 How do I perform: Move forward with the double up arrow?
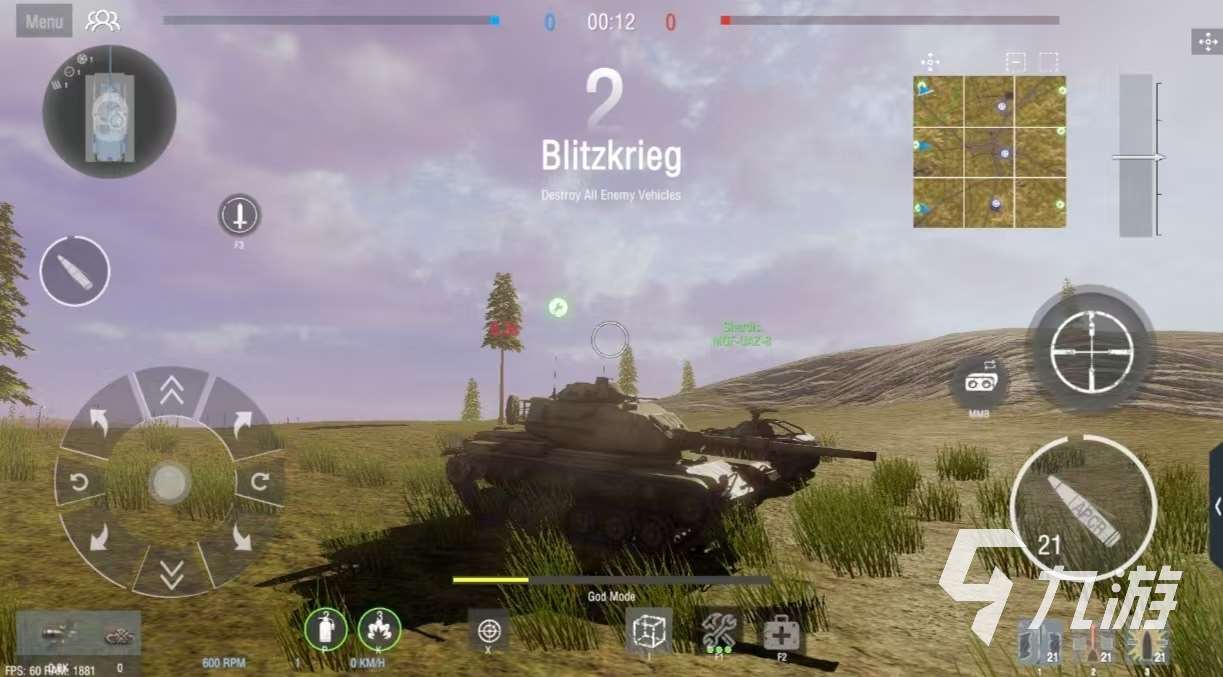click(171, 393)
